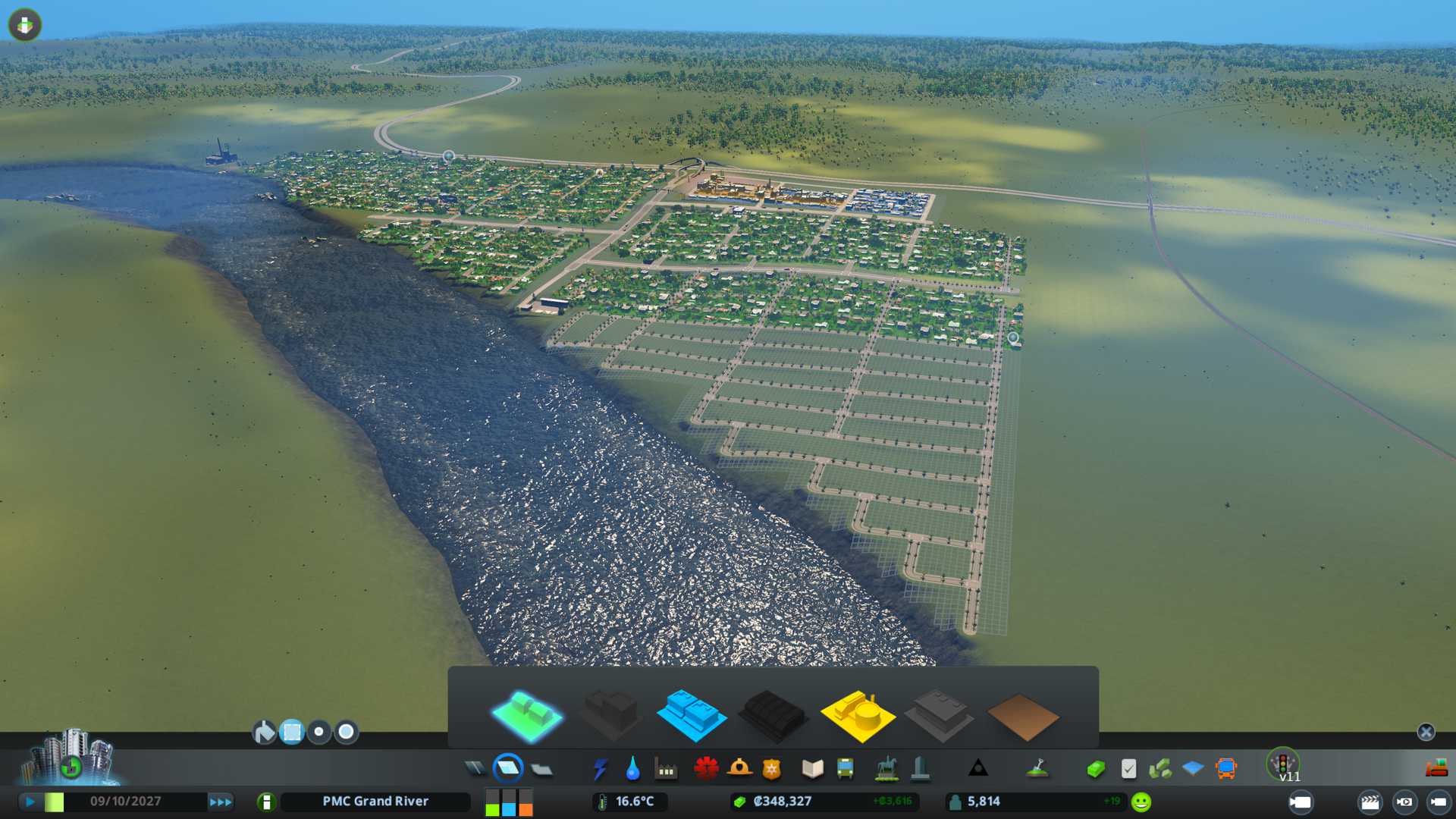Open the Healthcare red cross menu
Screen dimensions: 1456x819
click(x=706, y=769)
